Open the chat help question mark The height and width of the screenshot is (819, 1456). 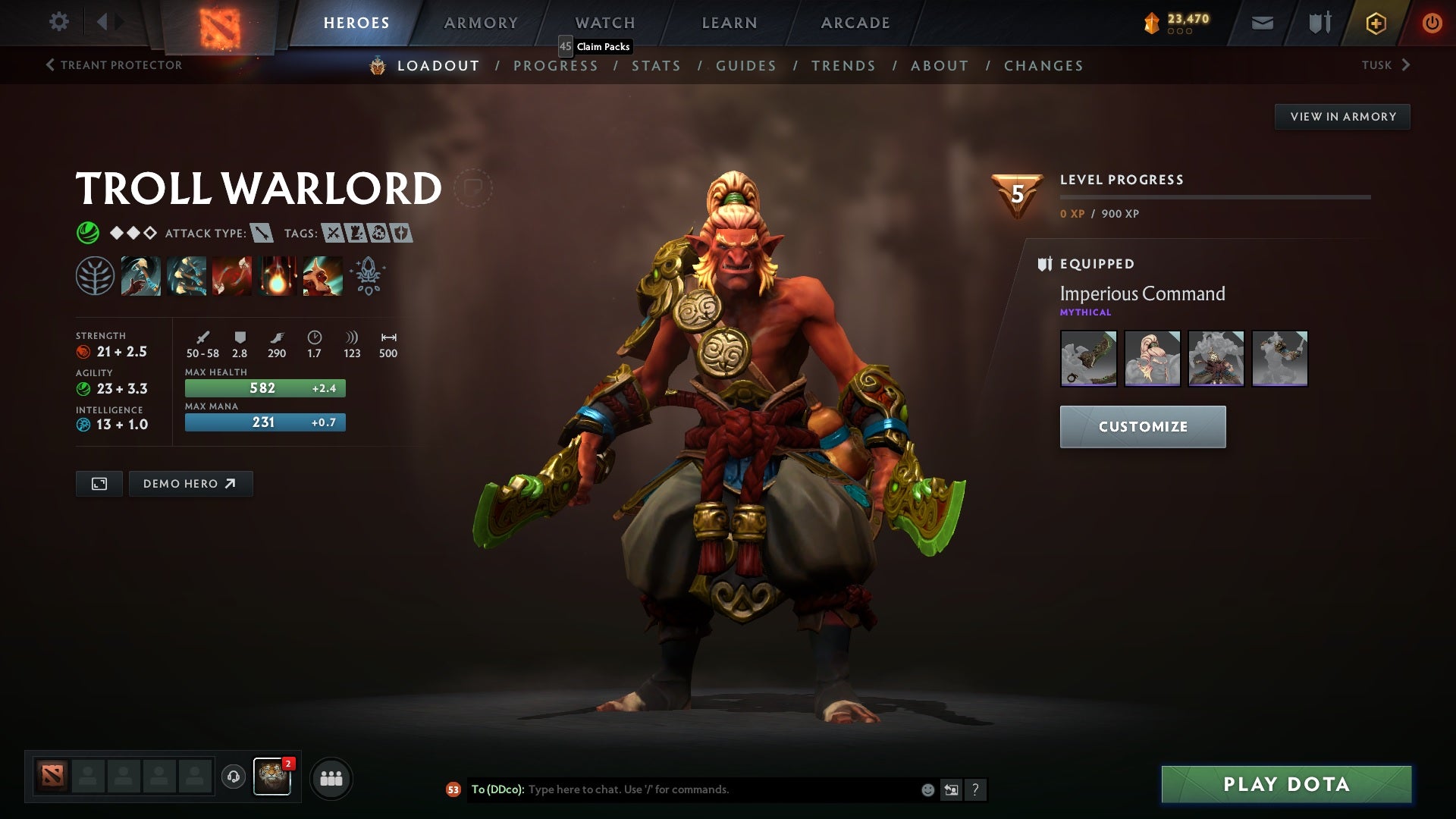tap(975, 789)
